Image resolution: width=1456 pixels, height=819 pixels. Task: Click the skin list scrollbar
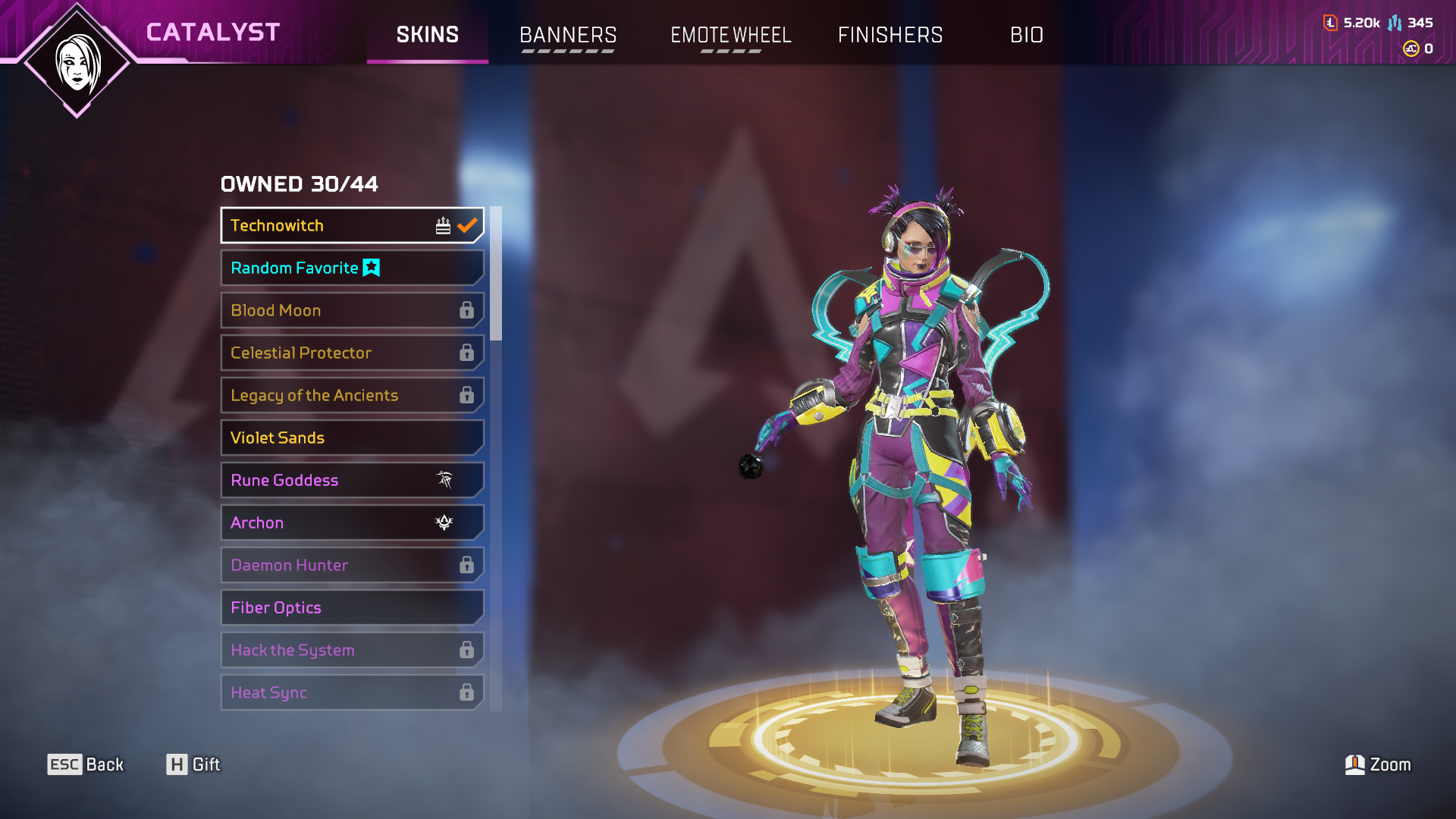[496, 275]
